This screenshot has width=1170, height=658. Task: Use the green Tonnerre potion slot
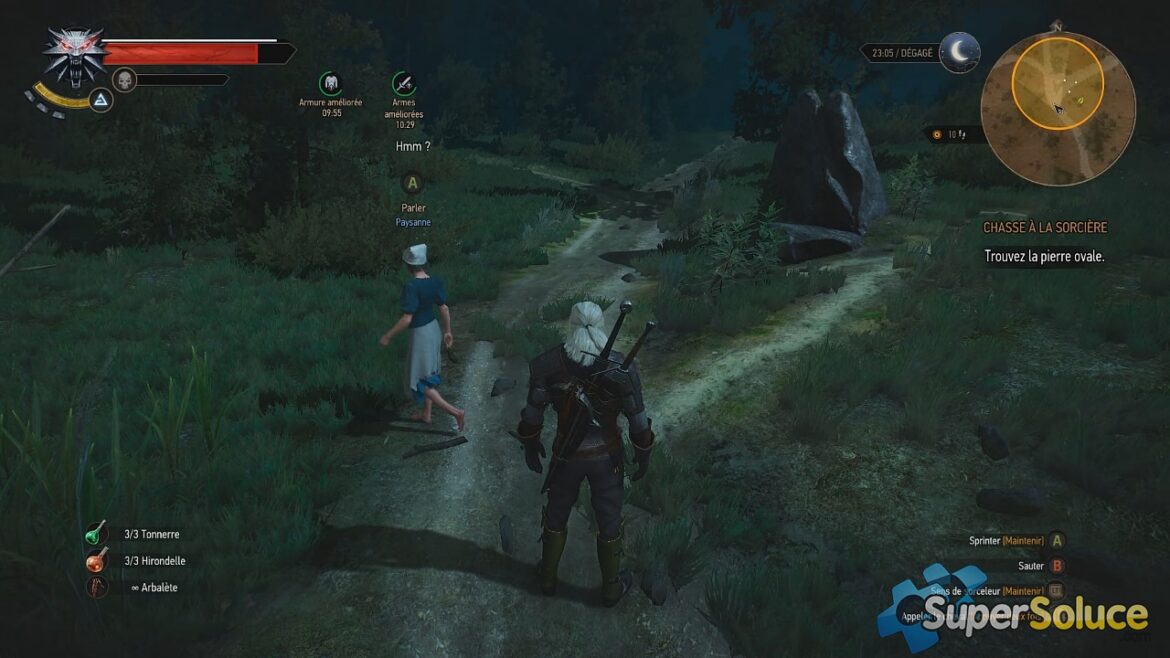coord(97,534)
